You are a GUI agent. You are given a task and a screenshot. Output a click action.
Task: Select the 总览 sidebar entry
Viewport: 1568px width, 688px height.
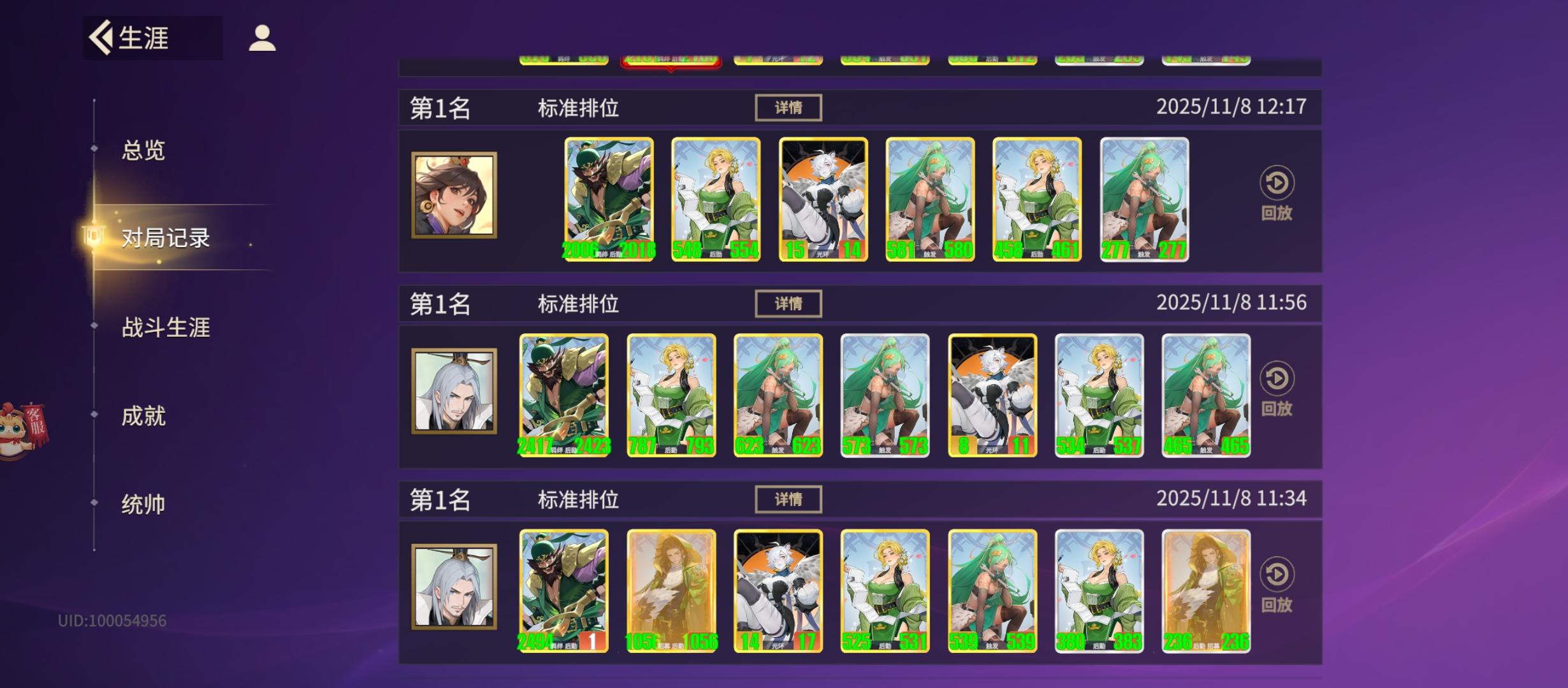point(142,150)
